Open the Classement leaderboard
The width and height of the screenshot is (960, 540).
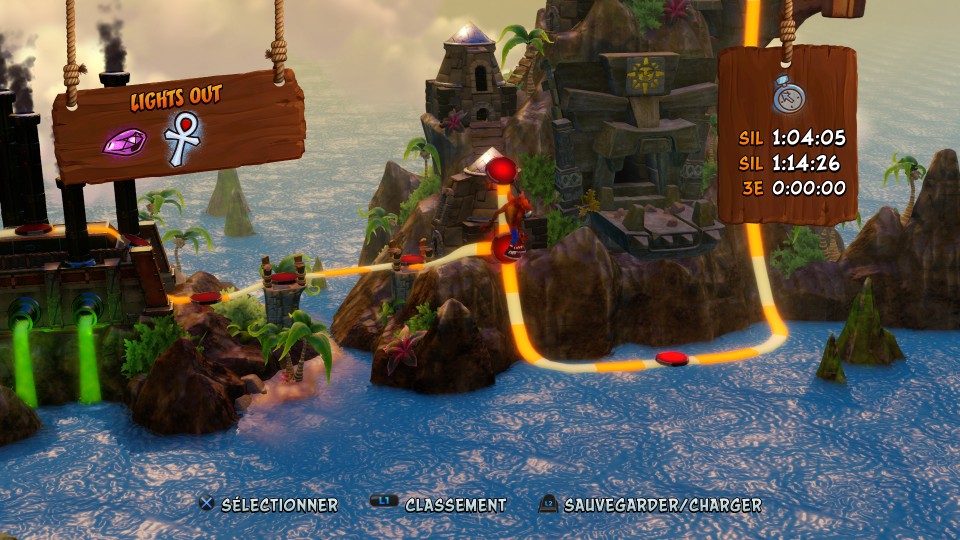[x=442, y=505]
